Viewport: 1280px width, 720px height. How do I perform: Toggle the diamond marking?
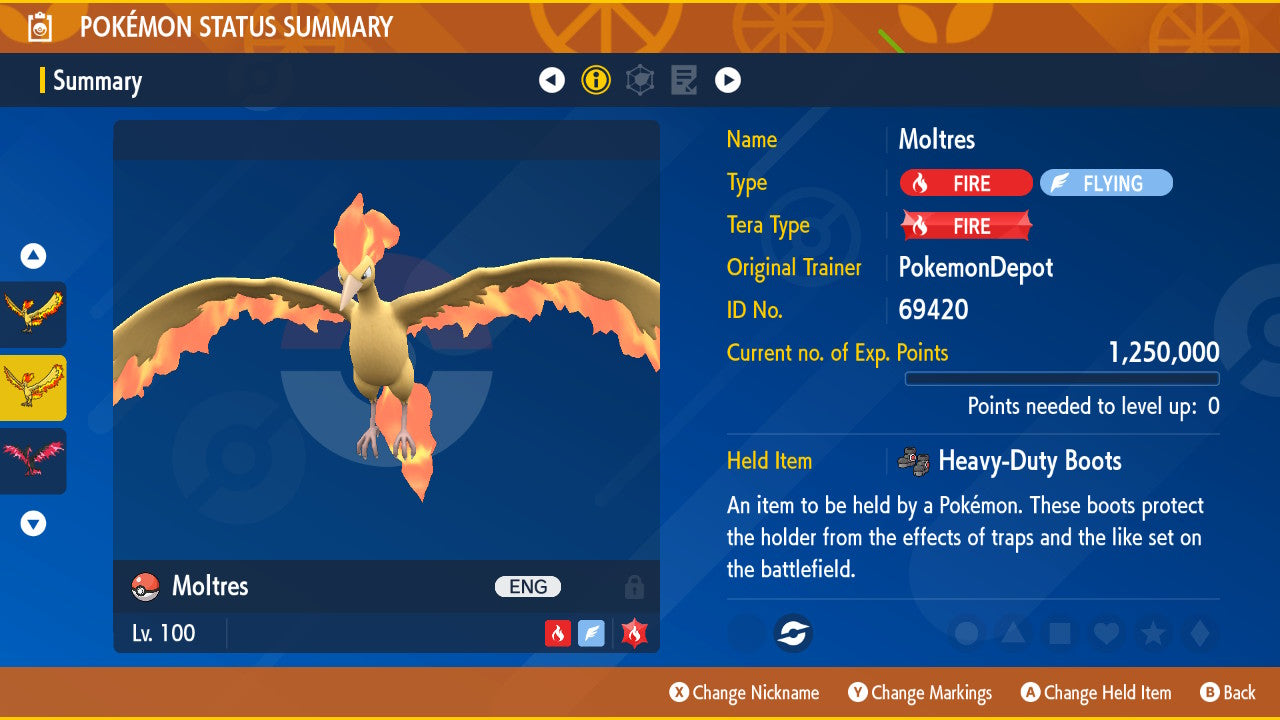point(1198,633)
